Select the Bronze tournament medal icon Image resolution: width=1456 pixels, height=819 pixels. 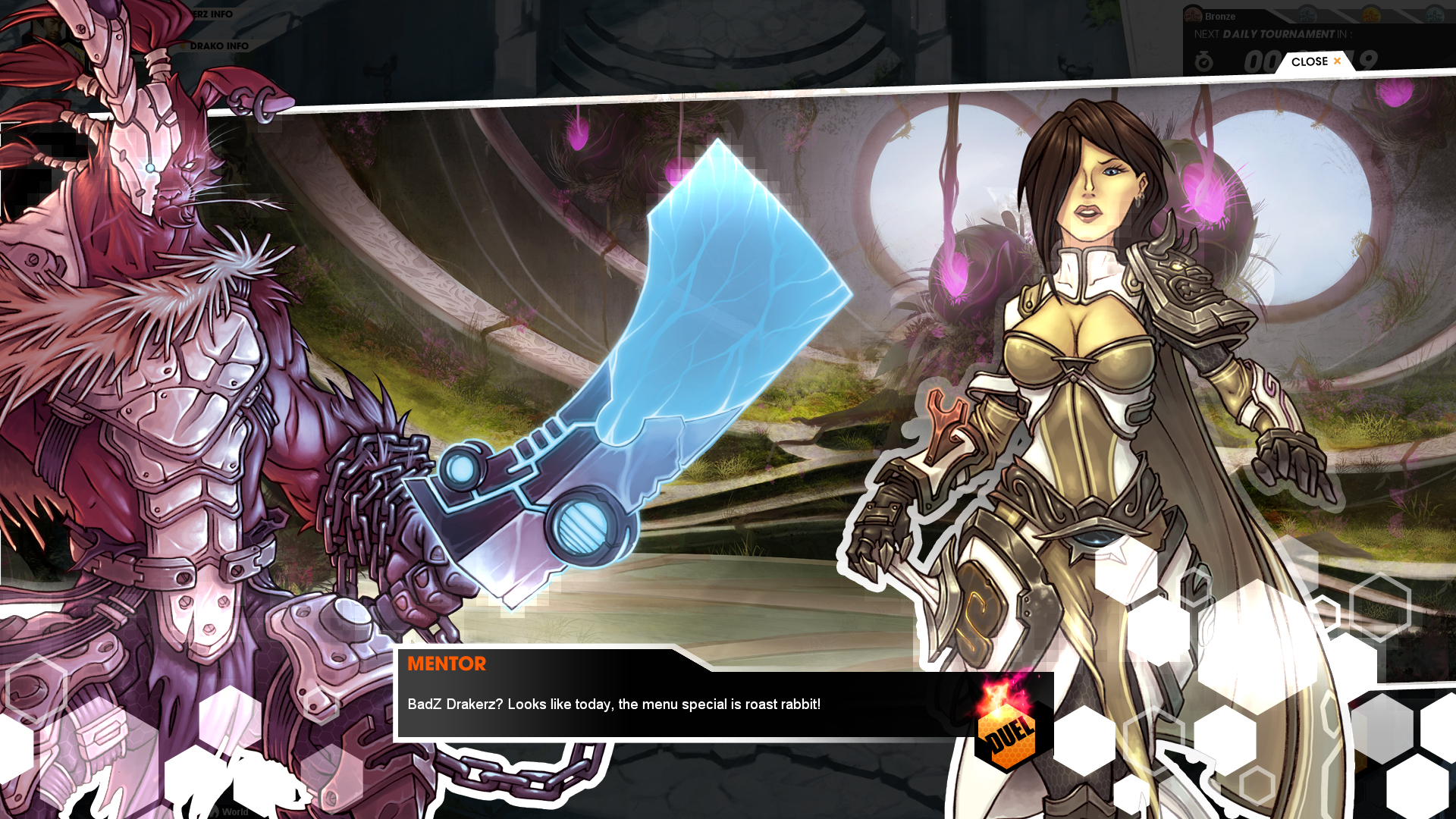click(x=1193, y=14)
